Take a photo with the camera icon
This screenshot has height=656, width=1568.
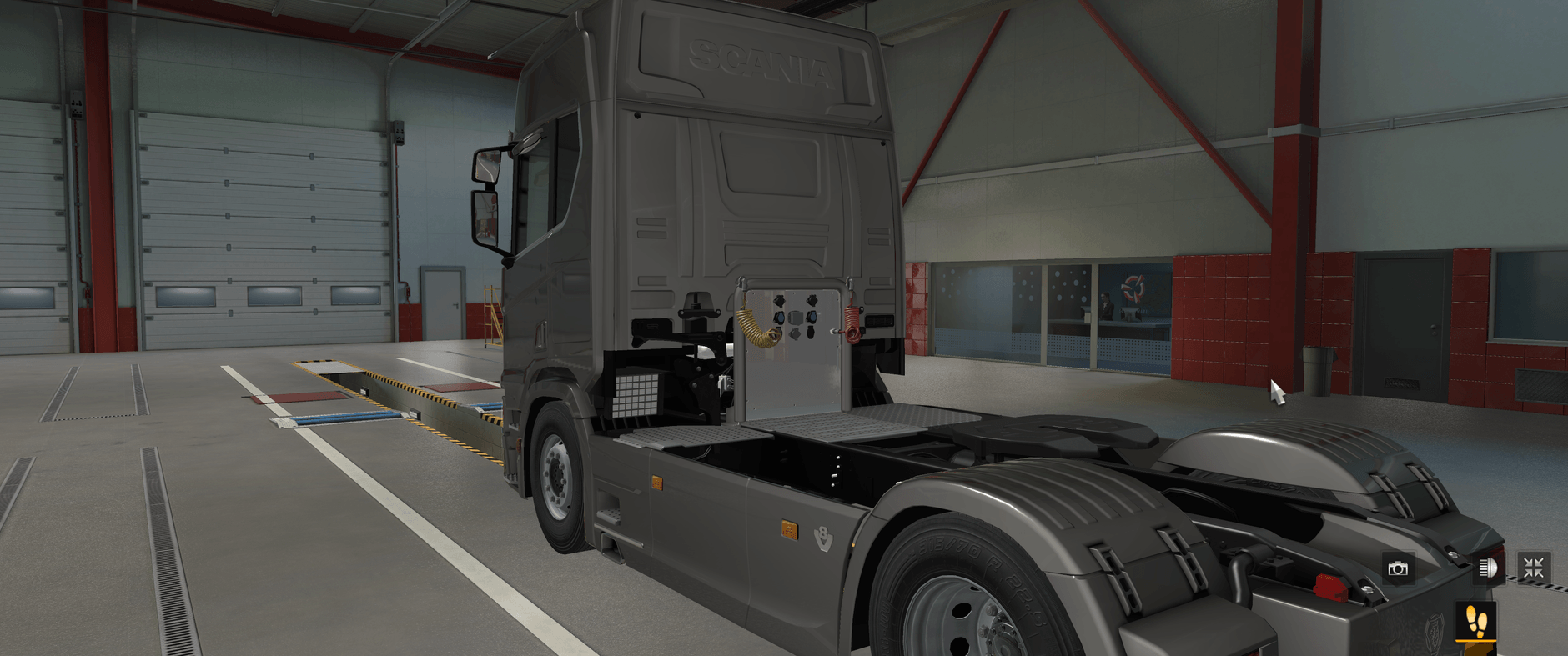1398,569
